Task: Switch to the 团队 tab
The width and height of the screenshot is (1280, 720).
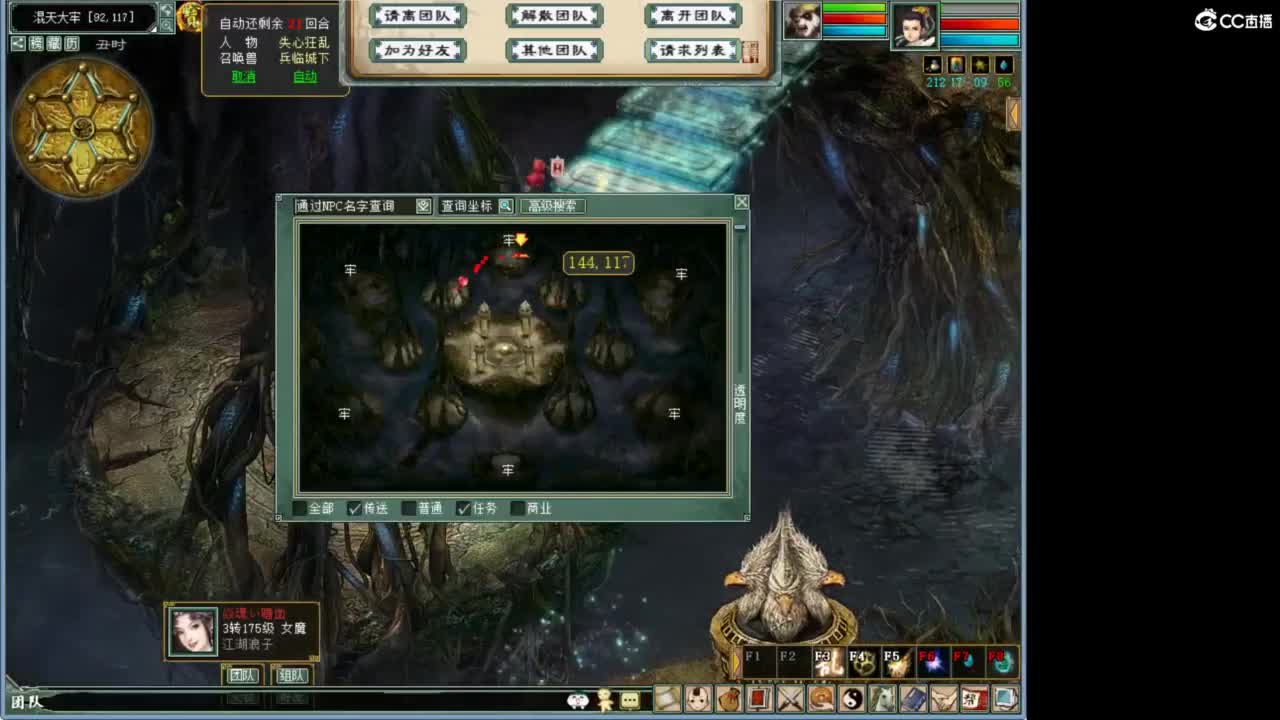Action: point(243,676)
